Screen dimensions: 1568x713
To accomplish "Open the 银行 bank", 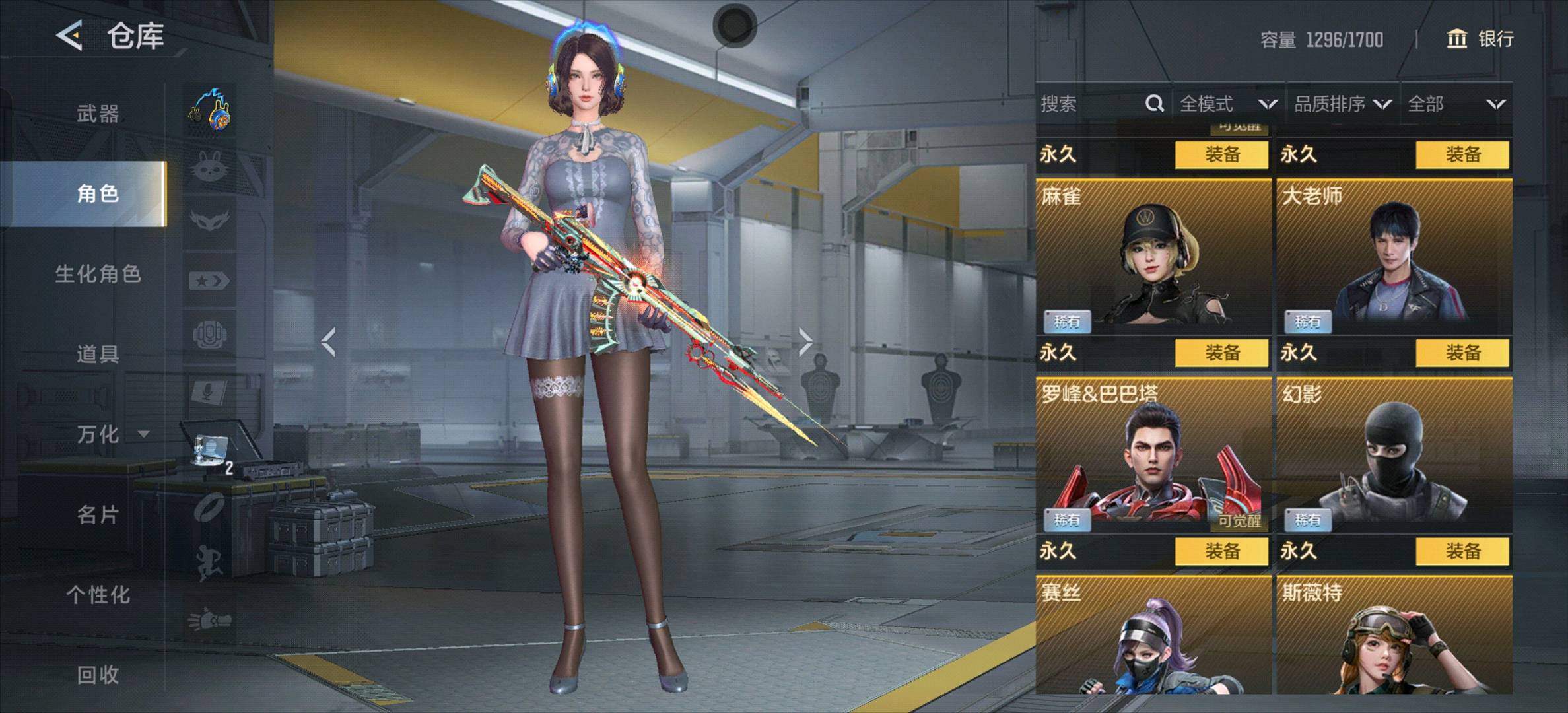I will click(1480, 39).
